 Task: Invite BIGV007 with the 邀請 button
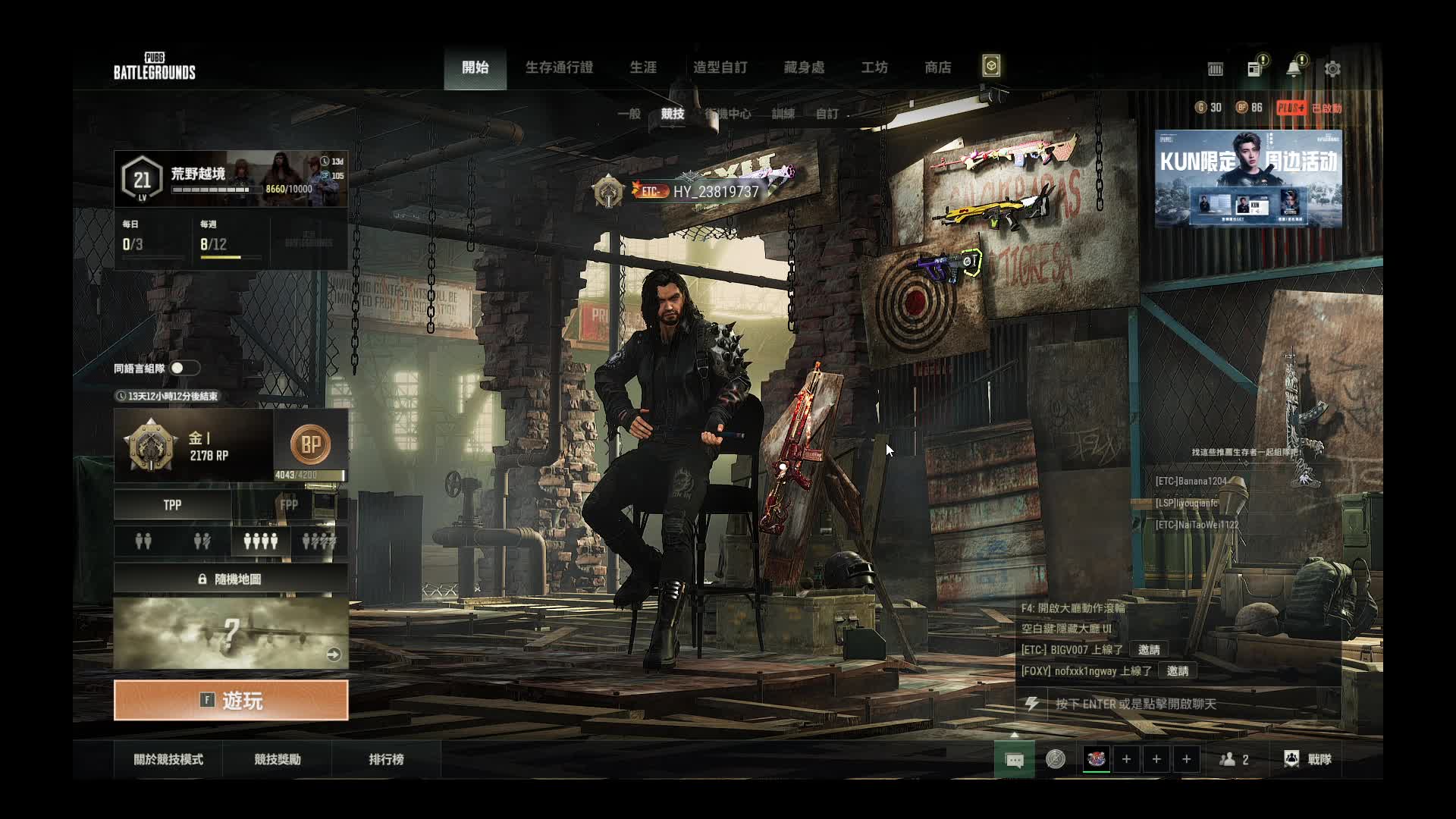(x=1149, y=650)
